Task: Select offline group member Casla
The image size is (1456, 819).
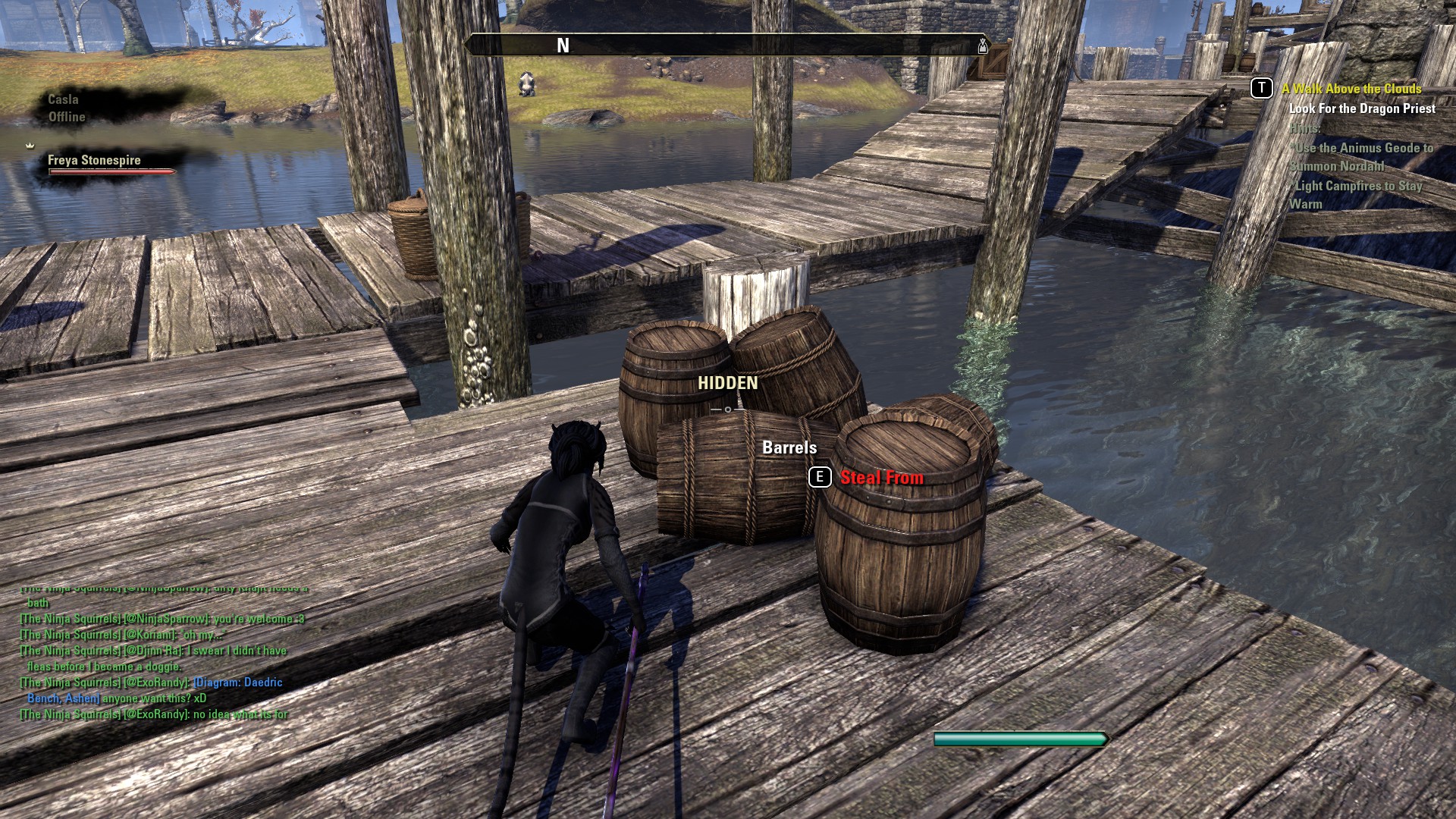Action: [x=63, y=99]
